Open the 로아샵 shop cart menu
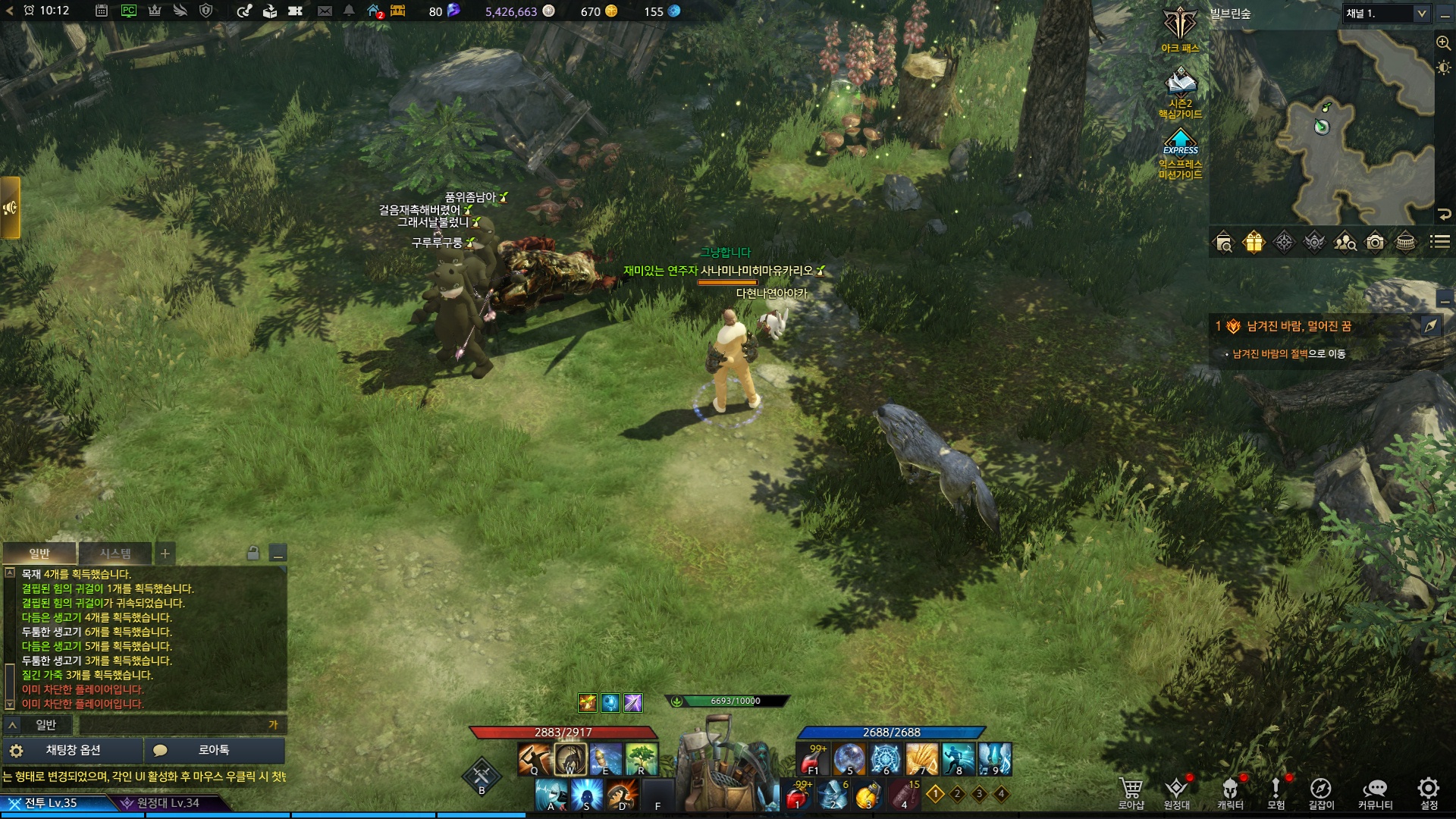The width and height of the screenshot is (1456, 819). point(1131,792)
